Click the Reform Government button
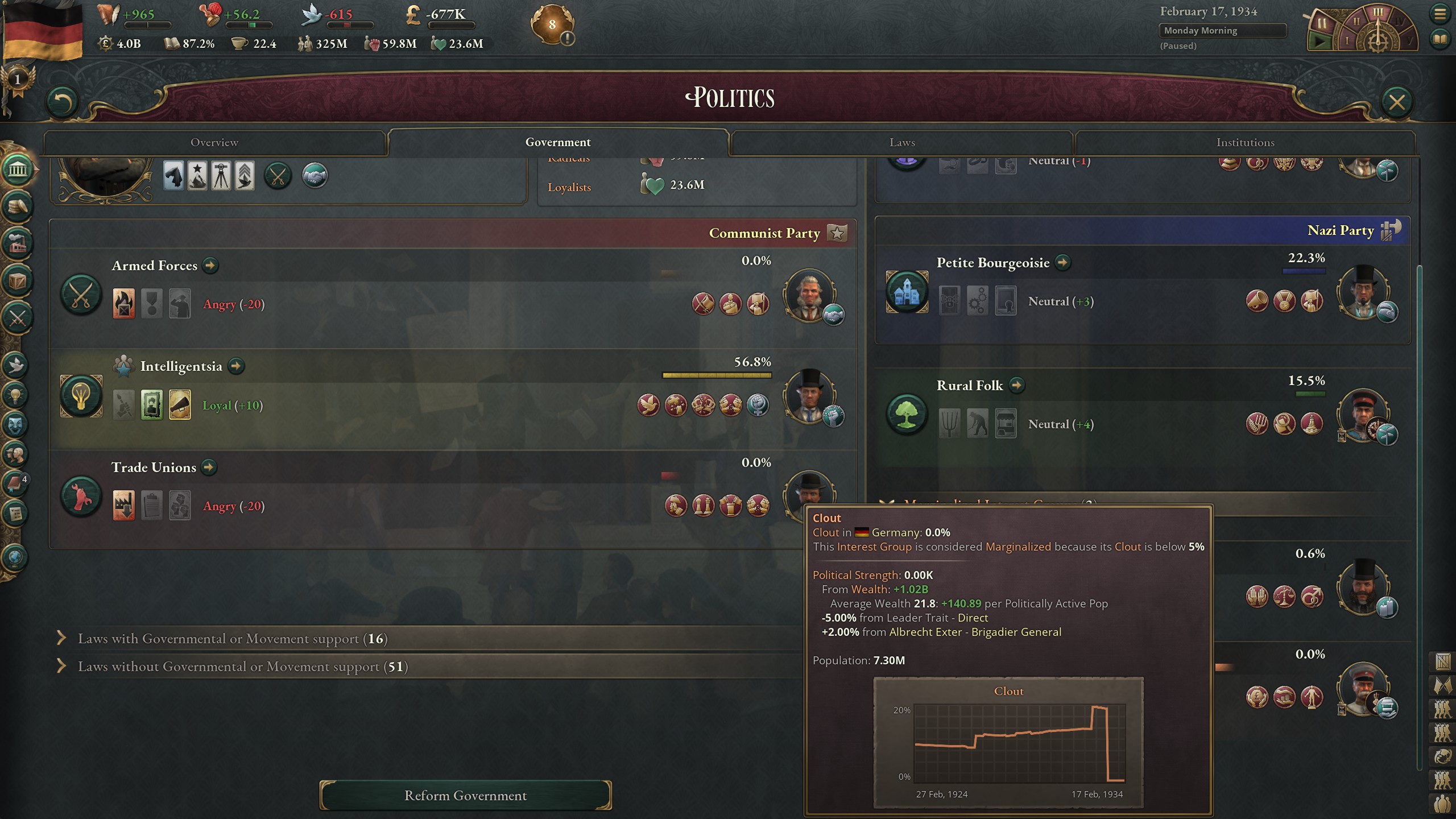This screenshot has height=819, width=1456. (x=465, y=795)
